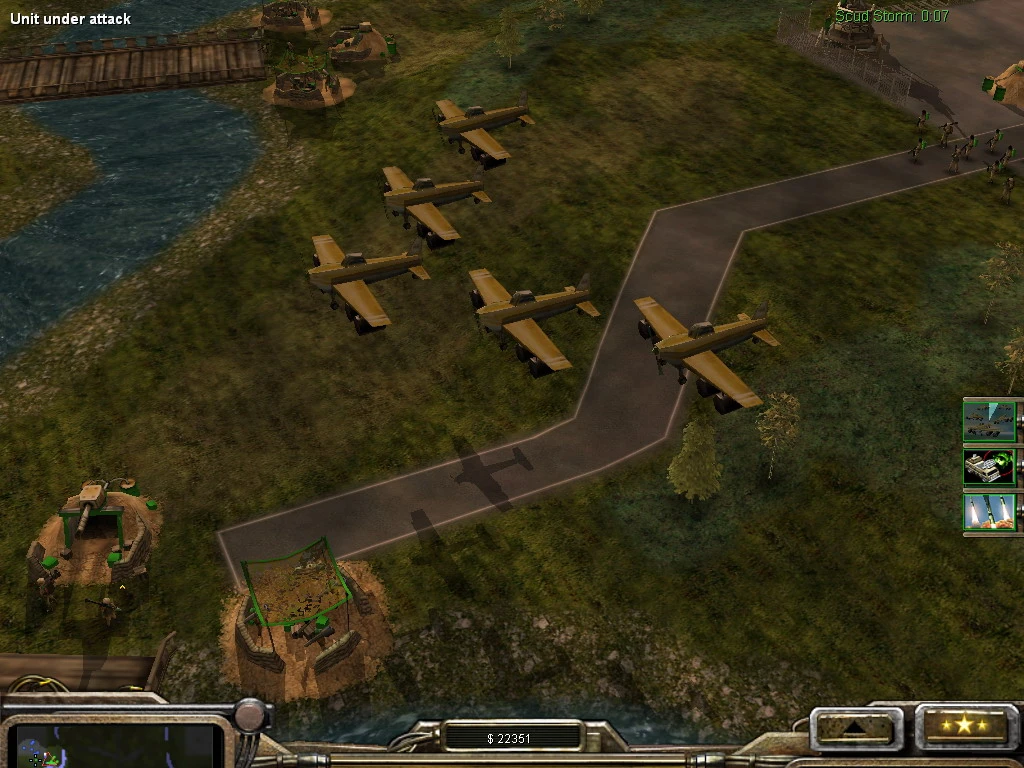Screen dimensions: 1024x768
Task: Select the aircraft squadron special power icon
Action: pos(989,421)
